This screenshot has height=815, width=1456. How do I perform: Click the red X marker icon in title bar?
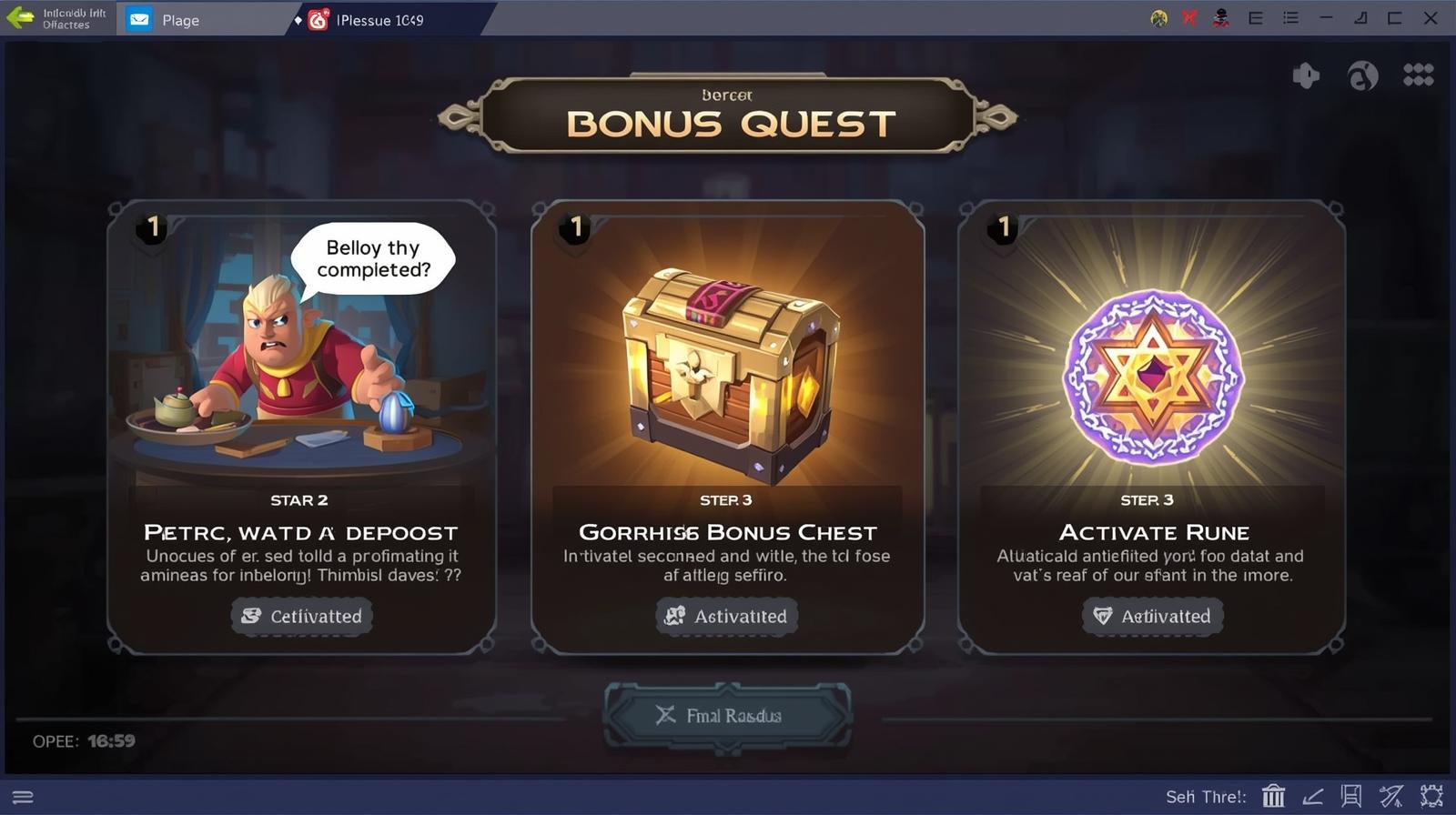tap(1188, 18)
